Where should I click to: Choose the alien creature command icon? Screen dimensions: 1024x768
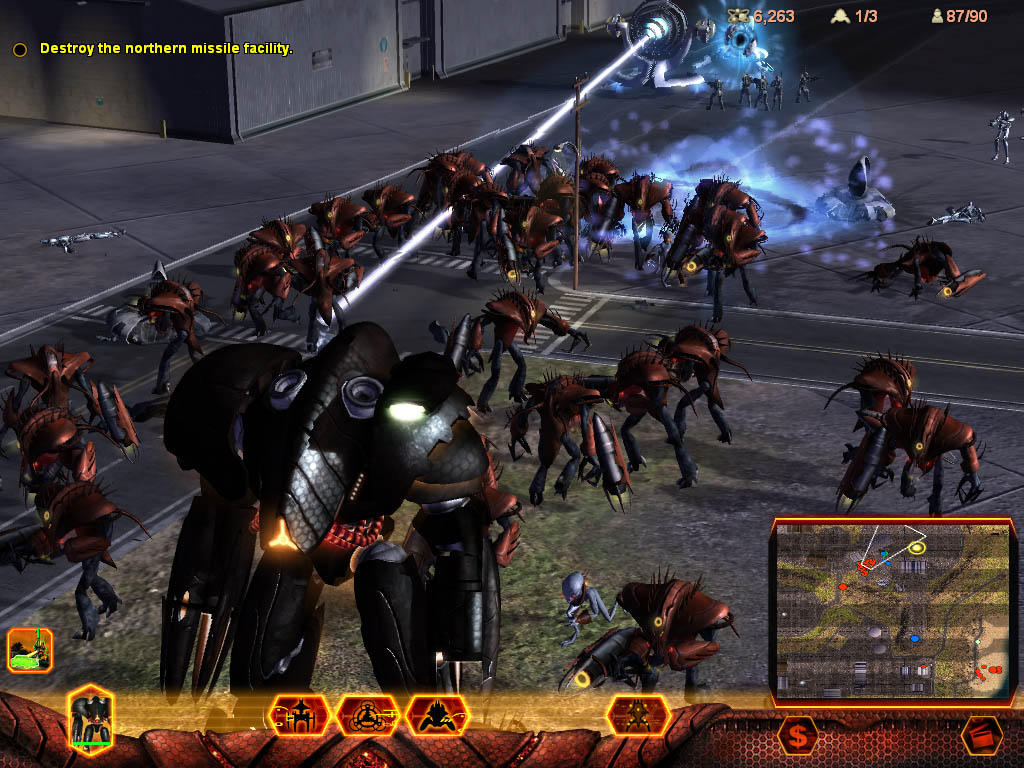pyautogui.click(x=437, y=716)
